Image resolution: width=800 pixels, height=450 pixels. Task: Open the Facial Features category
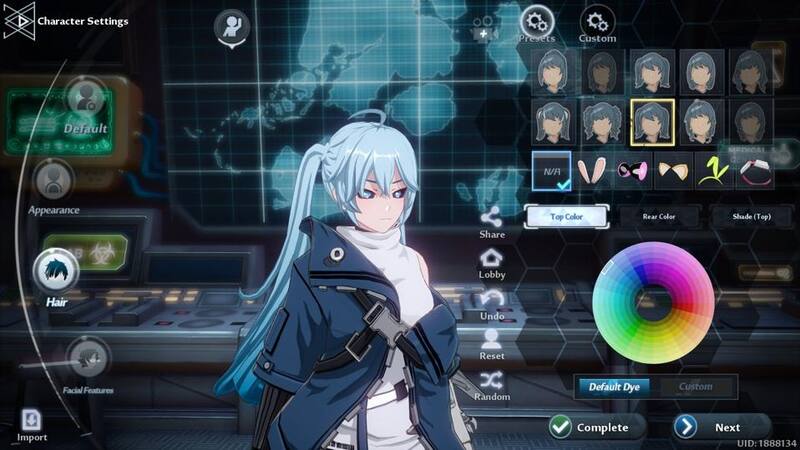point(88,360)
